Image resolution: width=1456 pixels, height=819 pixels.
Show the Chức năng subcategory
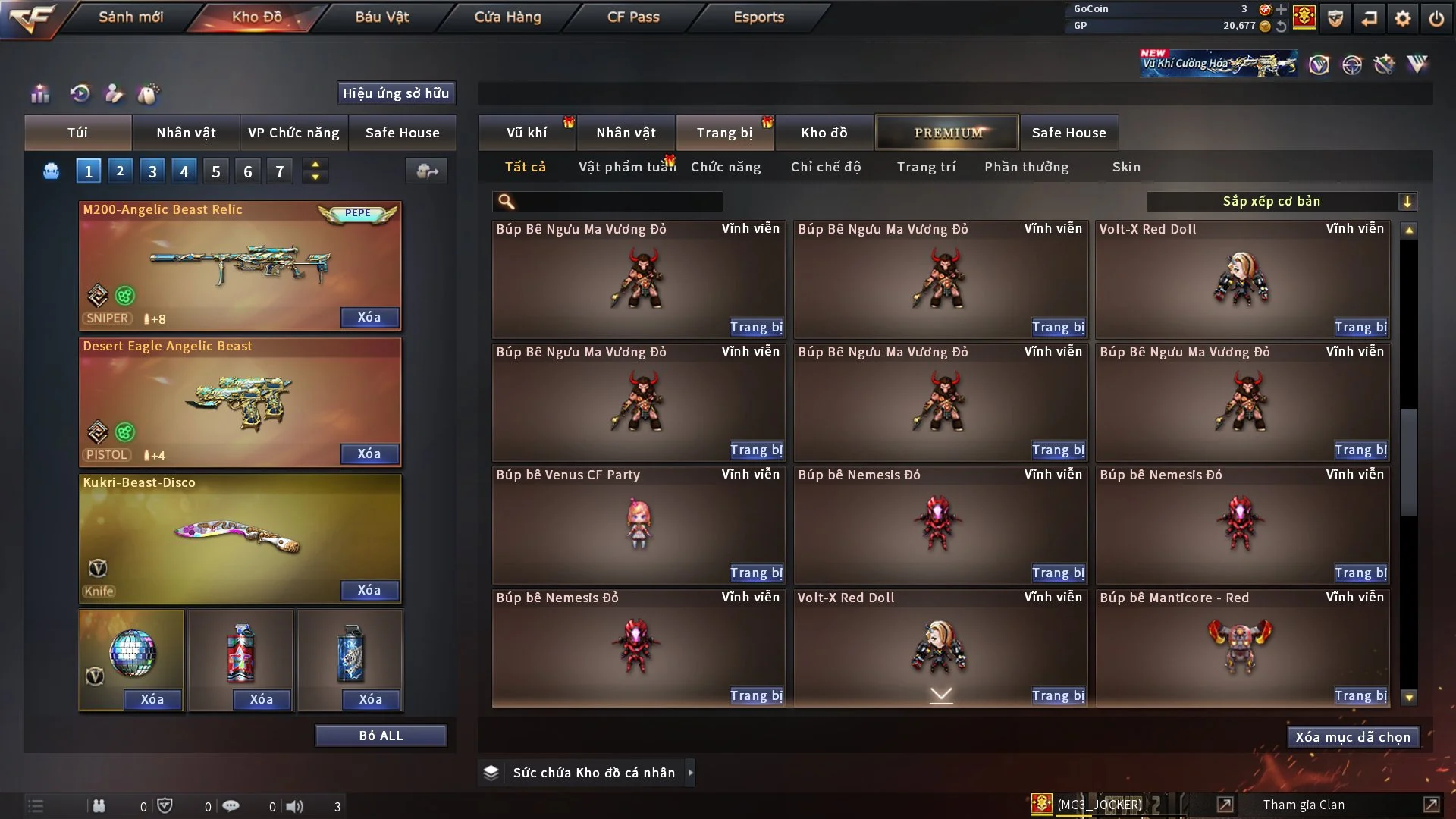point(726,167)
